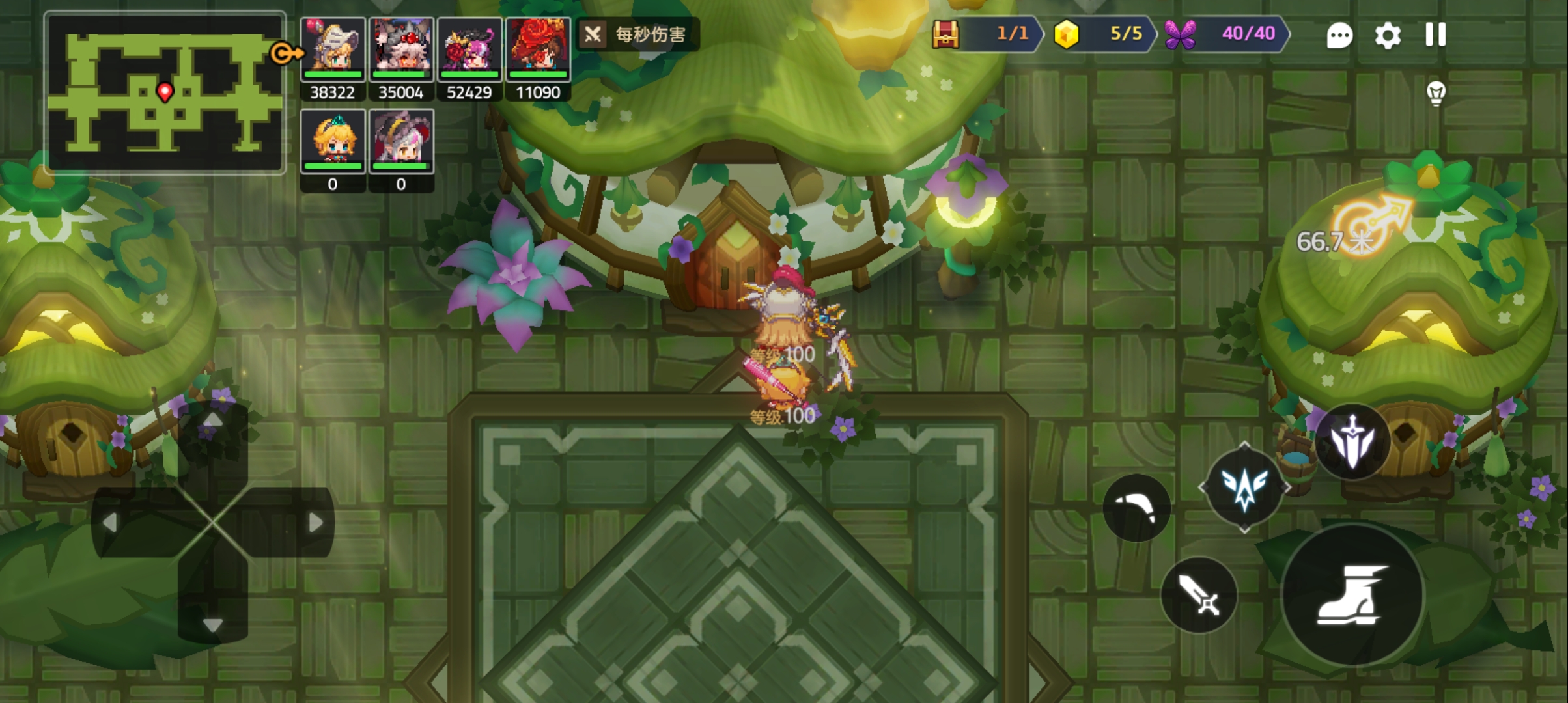1568x703 pixels.
Task: Show hint using the lightbulb icon
Action: (1436, 94)
